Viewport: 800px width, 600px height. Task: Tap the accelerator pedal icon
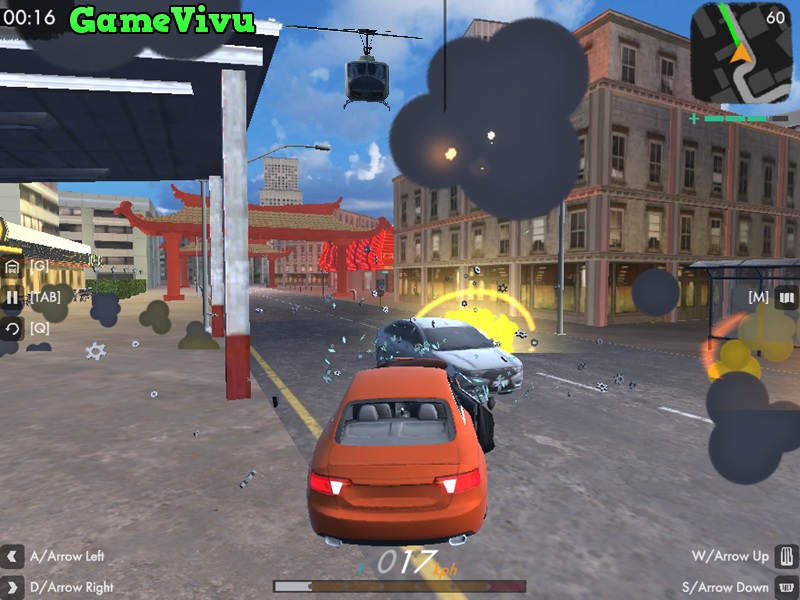click(x=787, y=556)
